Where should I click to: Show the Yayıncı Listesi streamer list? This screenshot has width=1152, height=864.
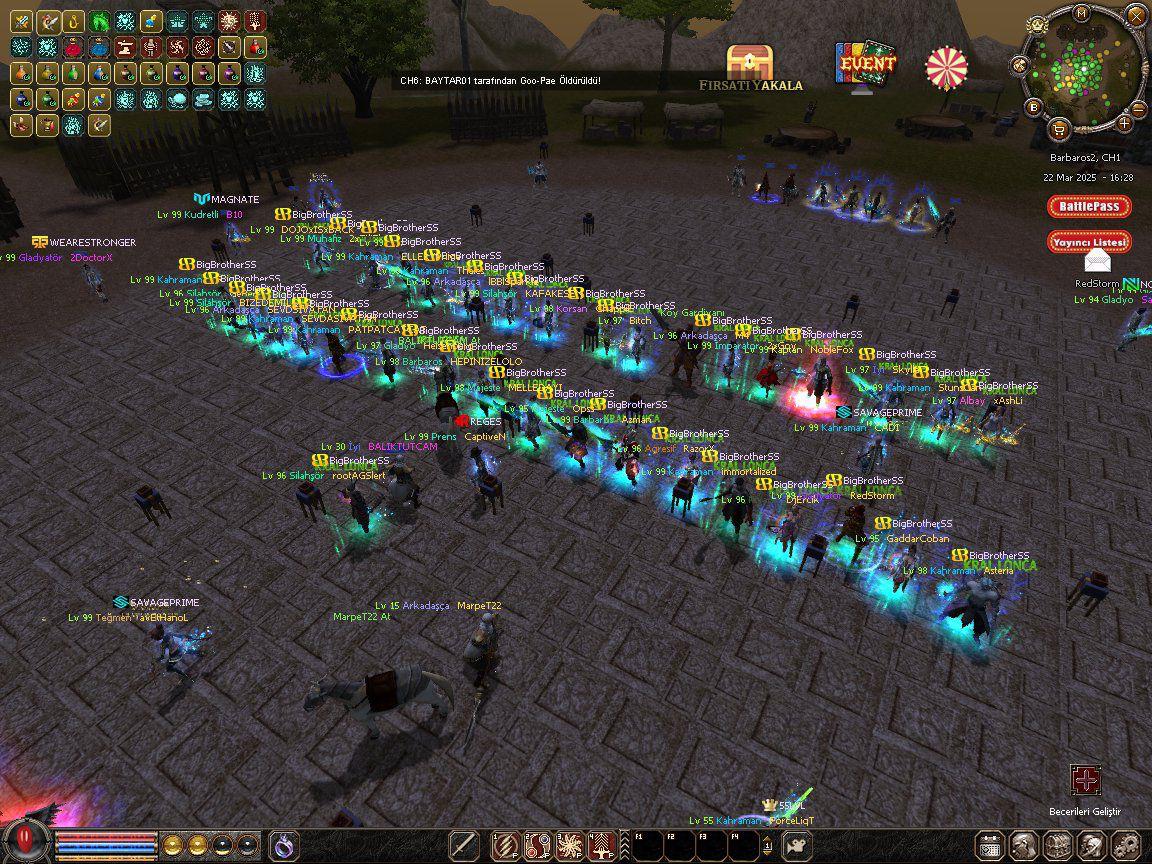[1089, 242]
